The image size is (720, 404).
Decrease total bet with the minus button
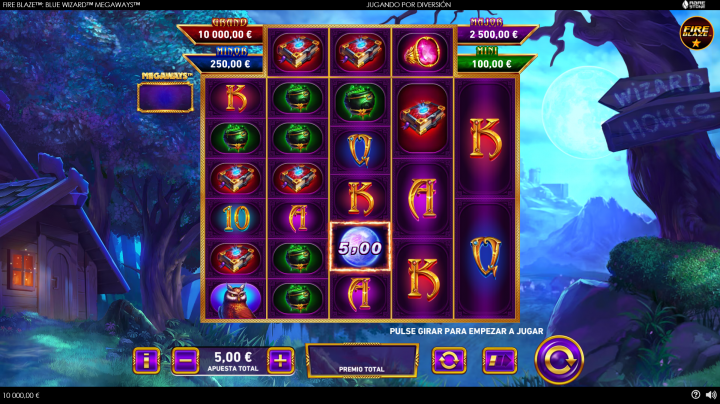185,360
